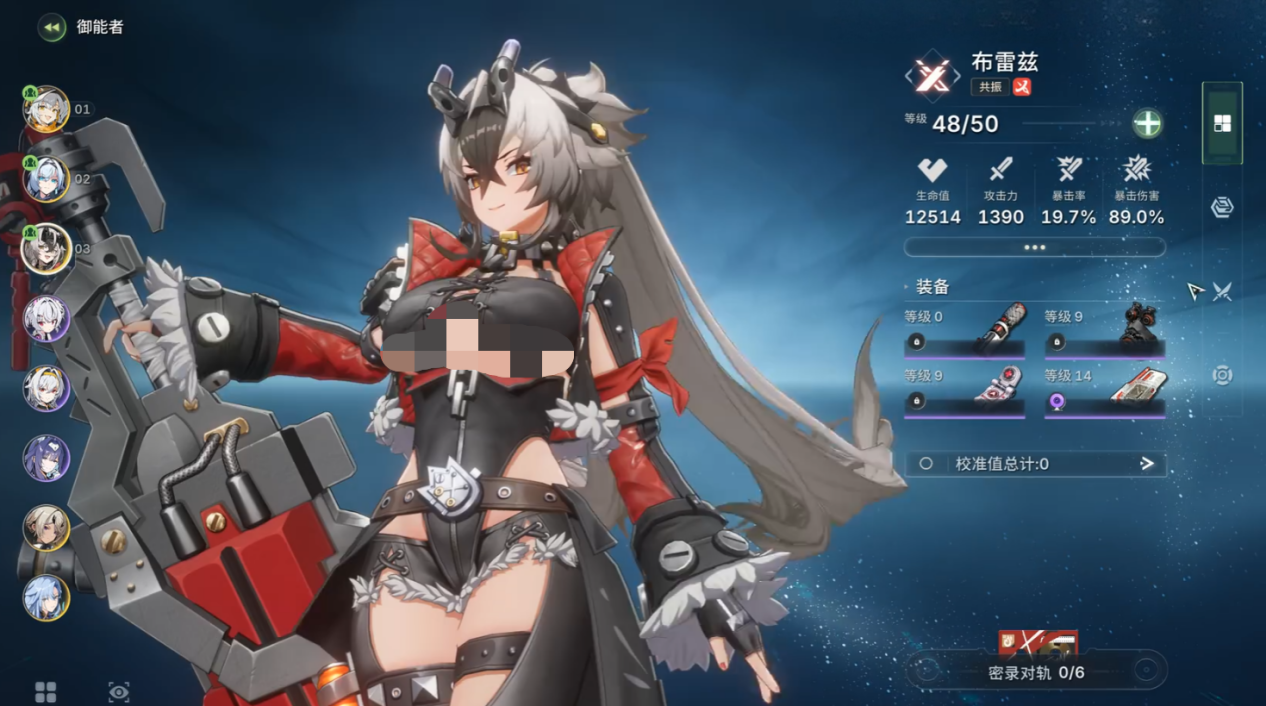The height and width of the screenshot is (706, 1266).
Task: Select the character portrait numbered 02
Action: [x=46, y=180]
